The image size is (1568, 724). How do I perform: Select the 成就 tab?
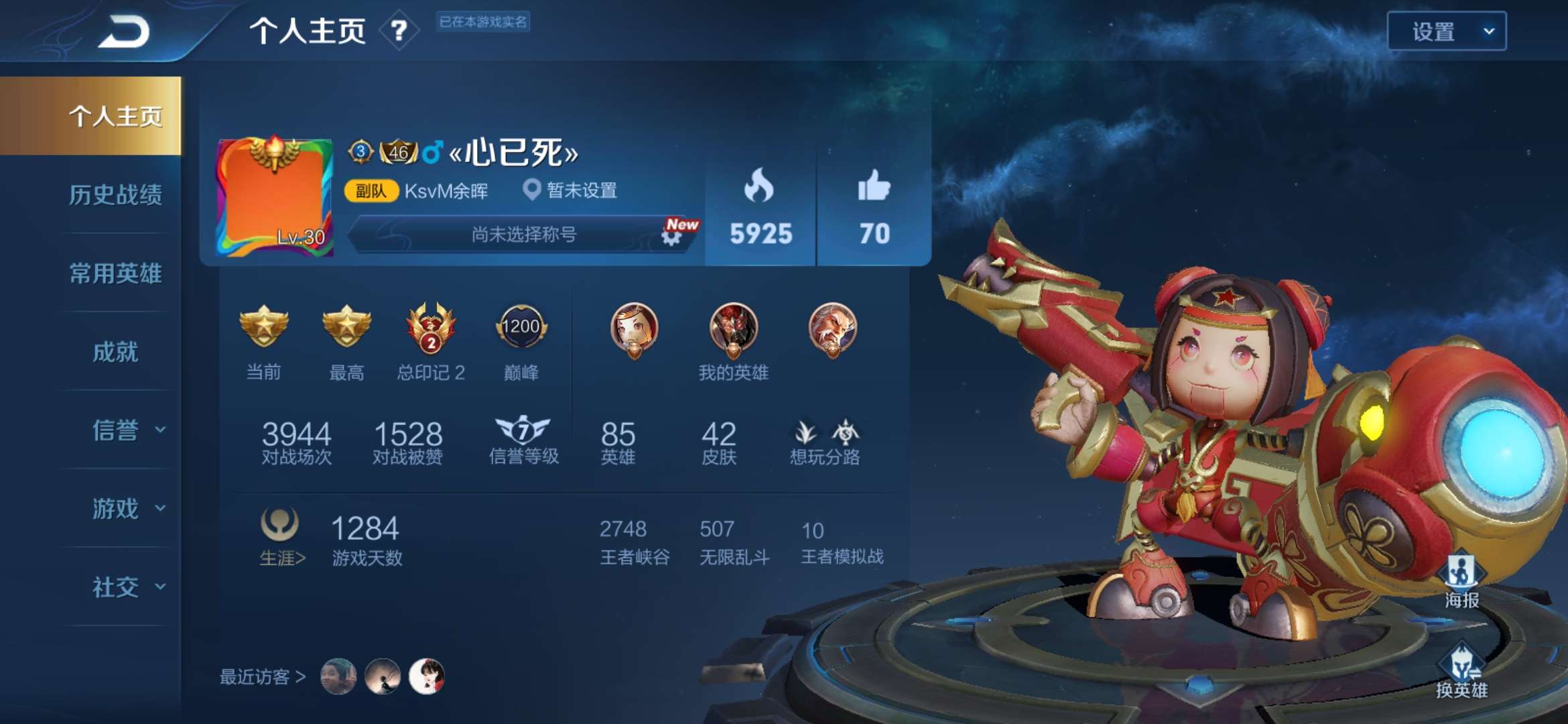click(x=115, y=352)
